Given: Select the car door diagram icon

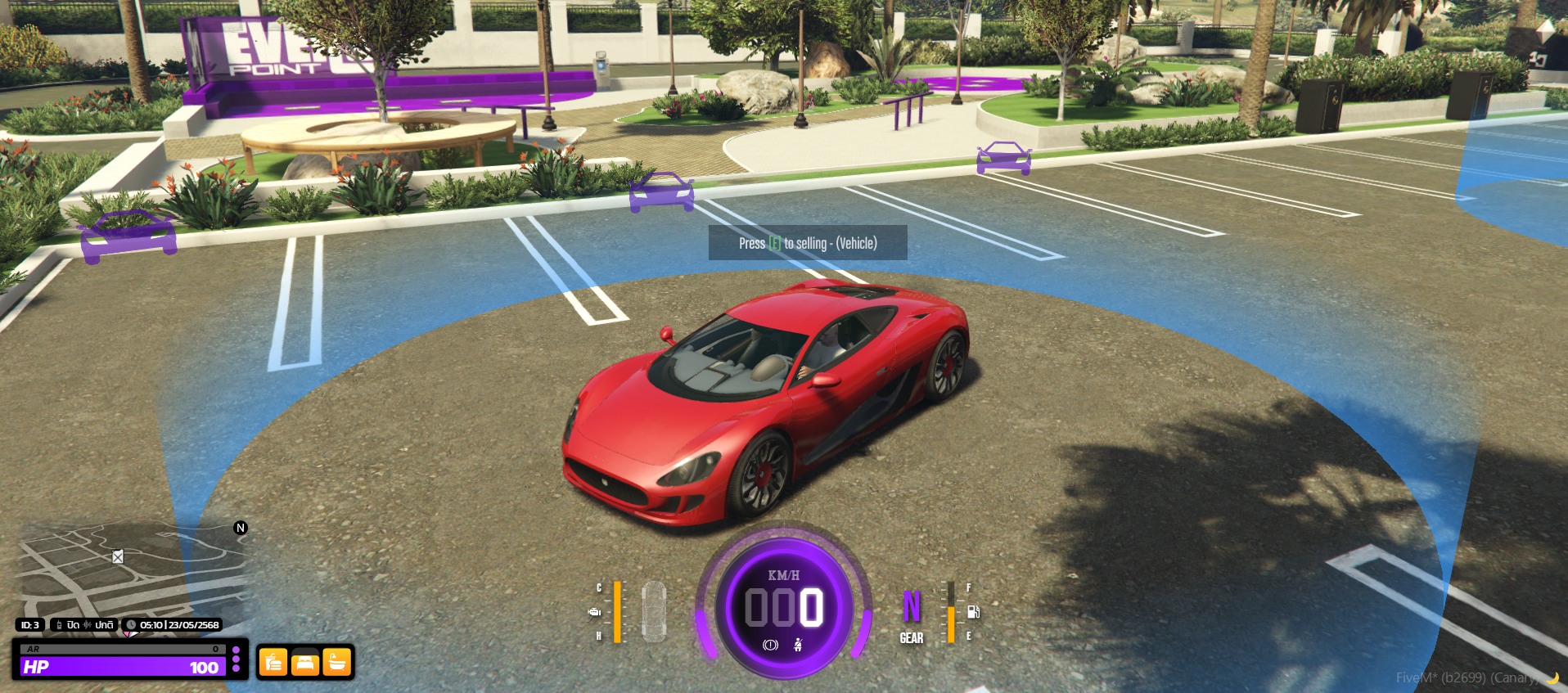Looking at the screenshot, I should click(654, 611).
